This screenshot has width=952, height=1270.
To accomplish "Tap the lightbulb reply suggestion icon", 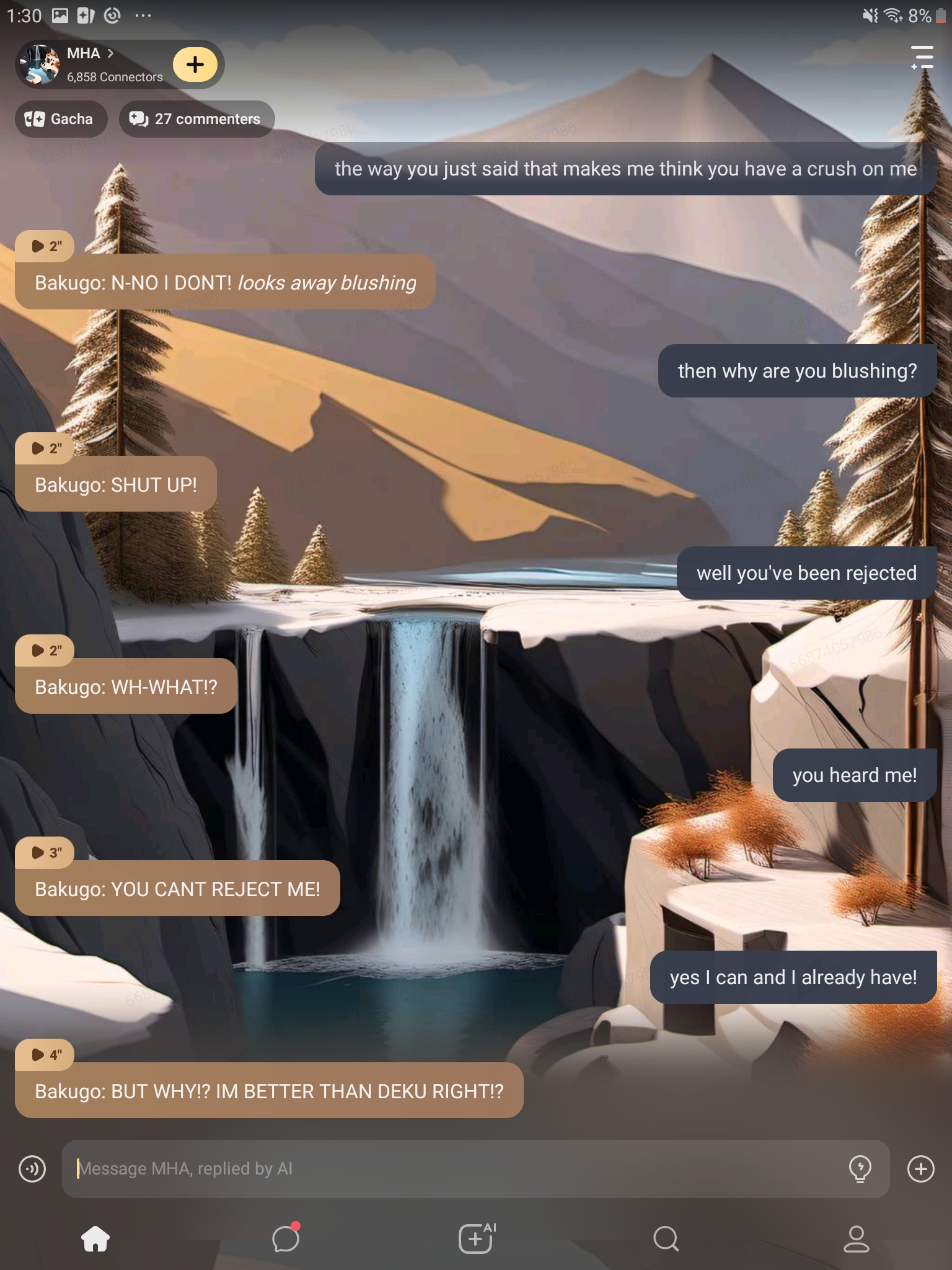I will click(860, 1169).
